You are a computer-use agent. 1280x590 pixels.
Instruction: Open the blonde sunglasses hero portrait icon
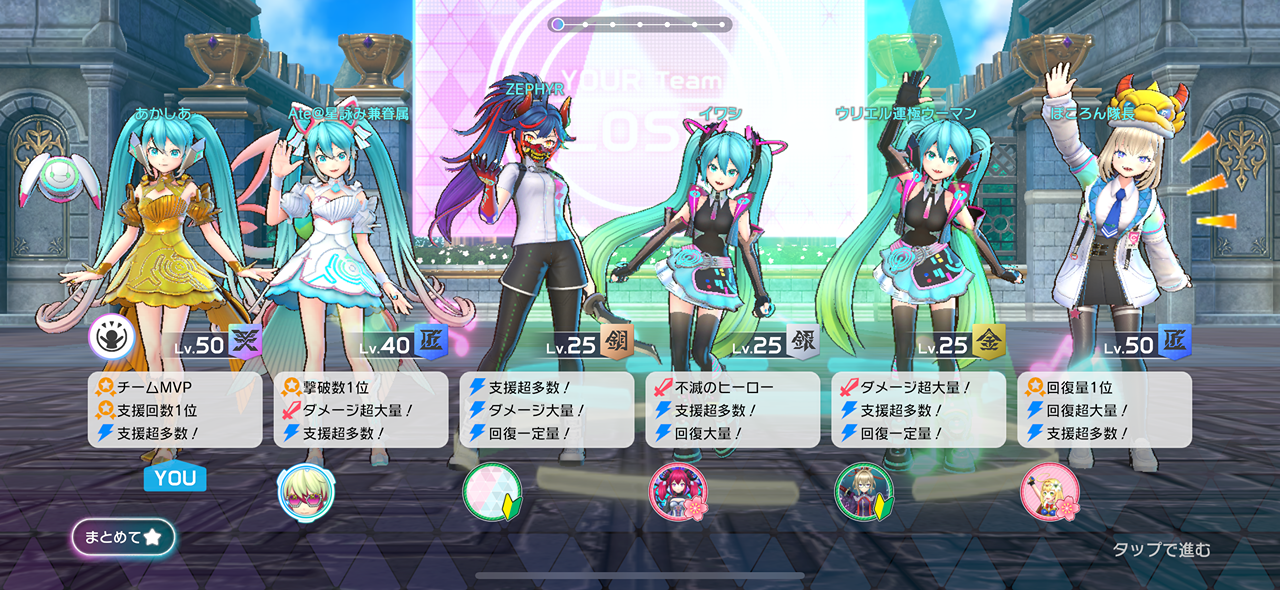(x=306, y=492)
